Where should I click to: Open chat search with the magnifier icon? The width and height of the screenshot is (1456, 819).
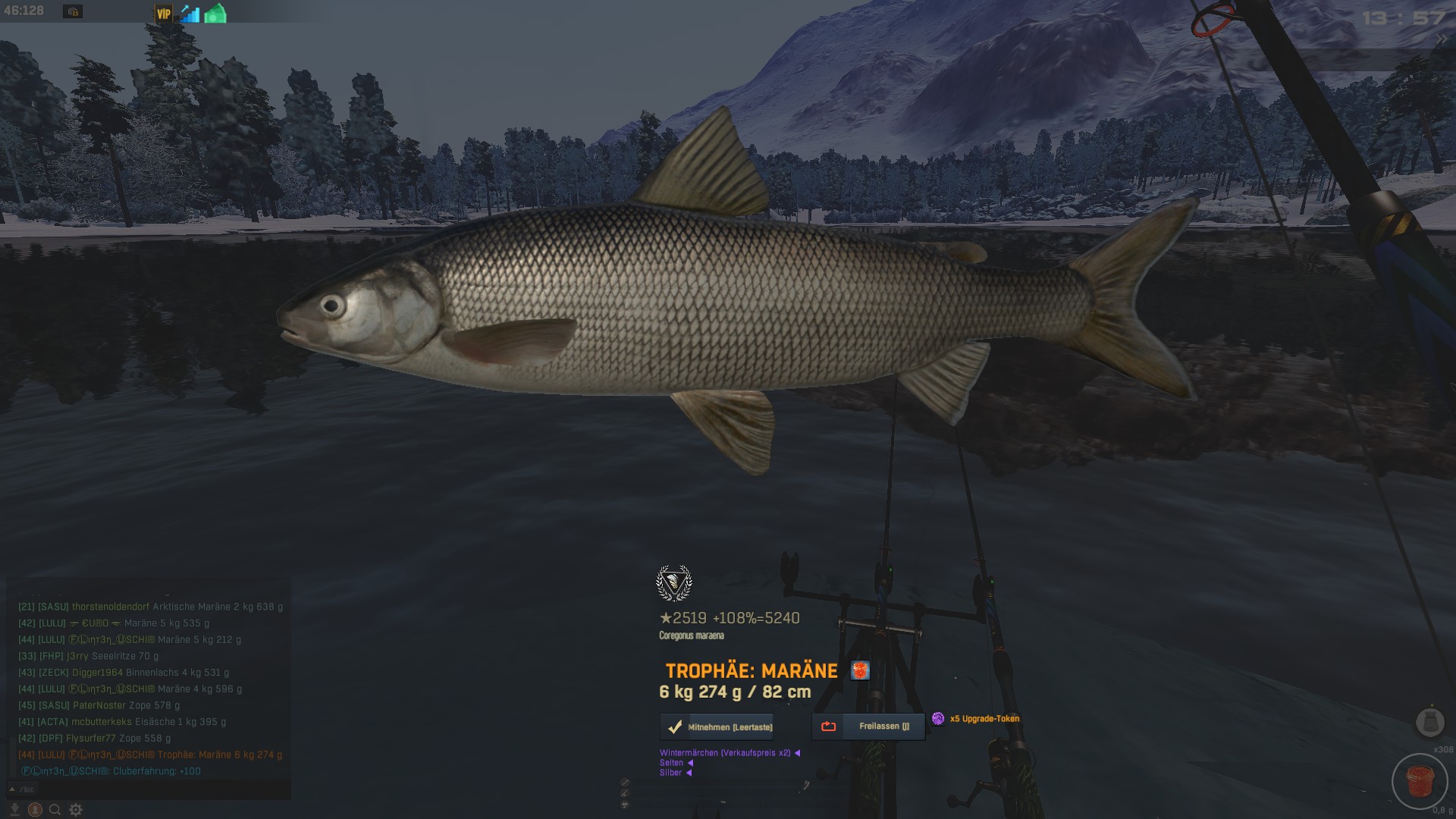(55, 810)
